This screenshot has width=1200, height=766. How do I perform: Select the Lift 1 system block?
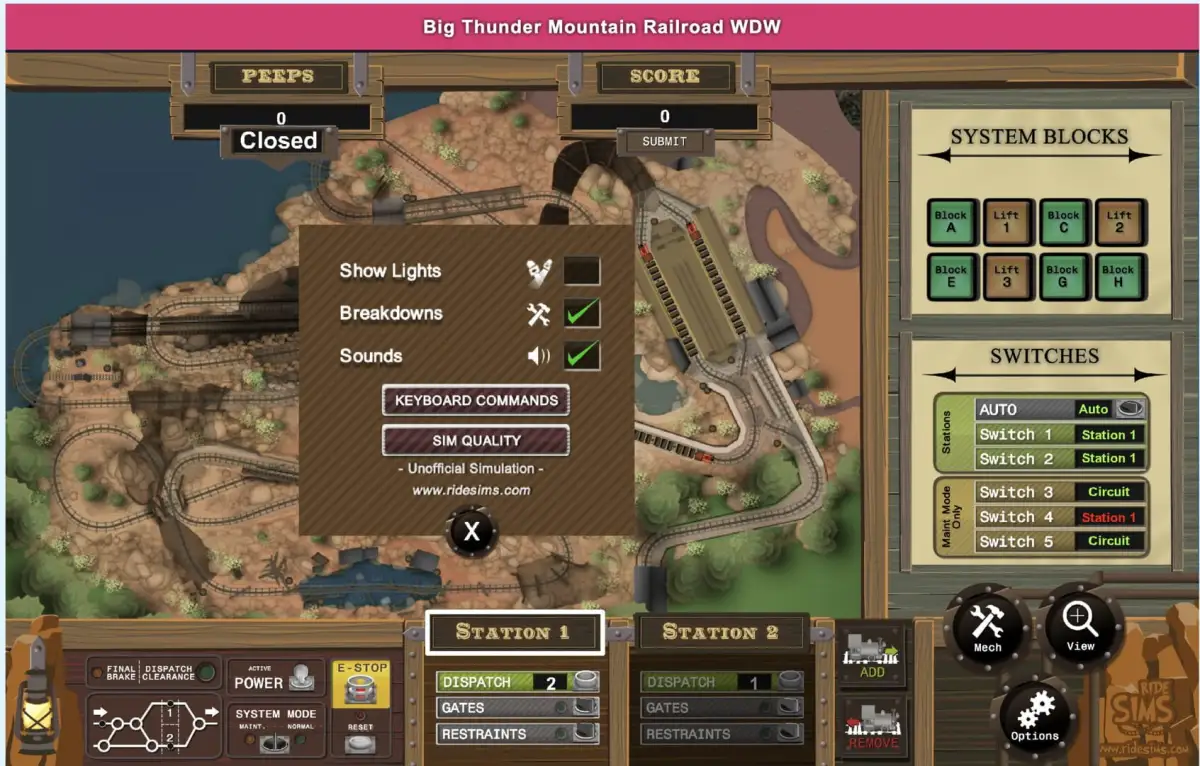coord(1007,222)
